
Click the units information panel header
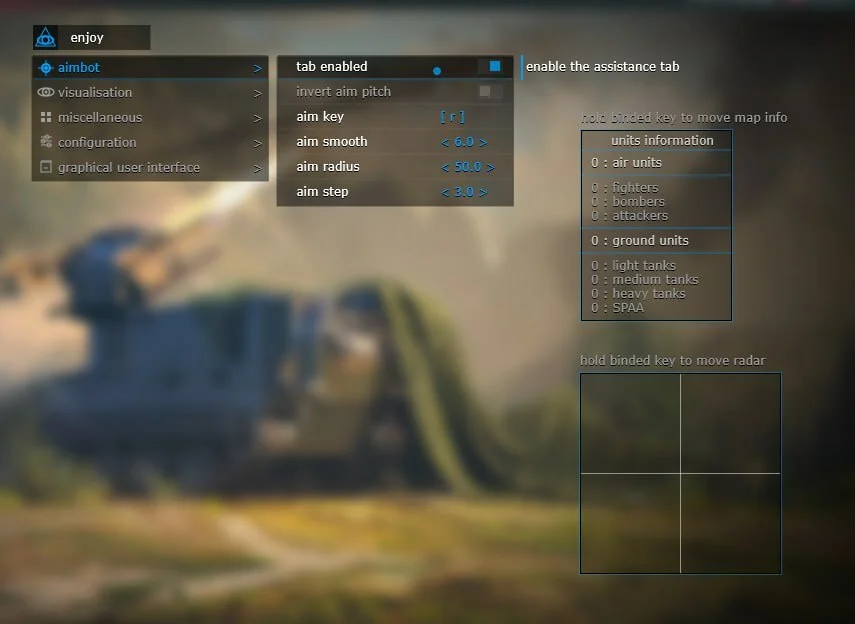click(656, 141)
